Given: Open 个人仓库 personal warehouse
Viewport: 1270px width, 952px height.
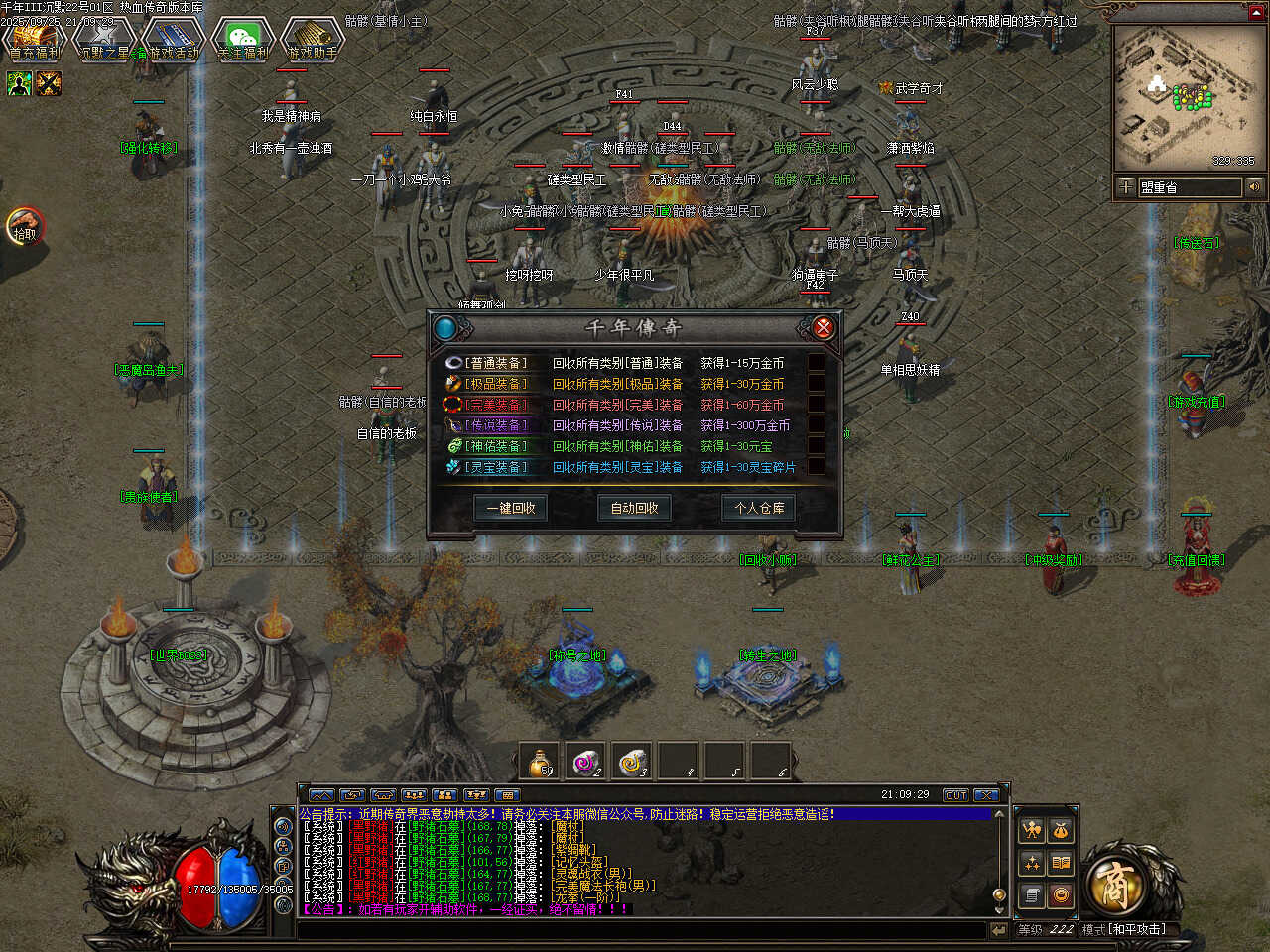Looking at the screenshot, I should 759,508.
